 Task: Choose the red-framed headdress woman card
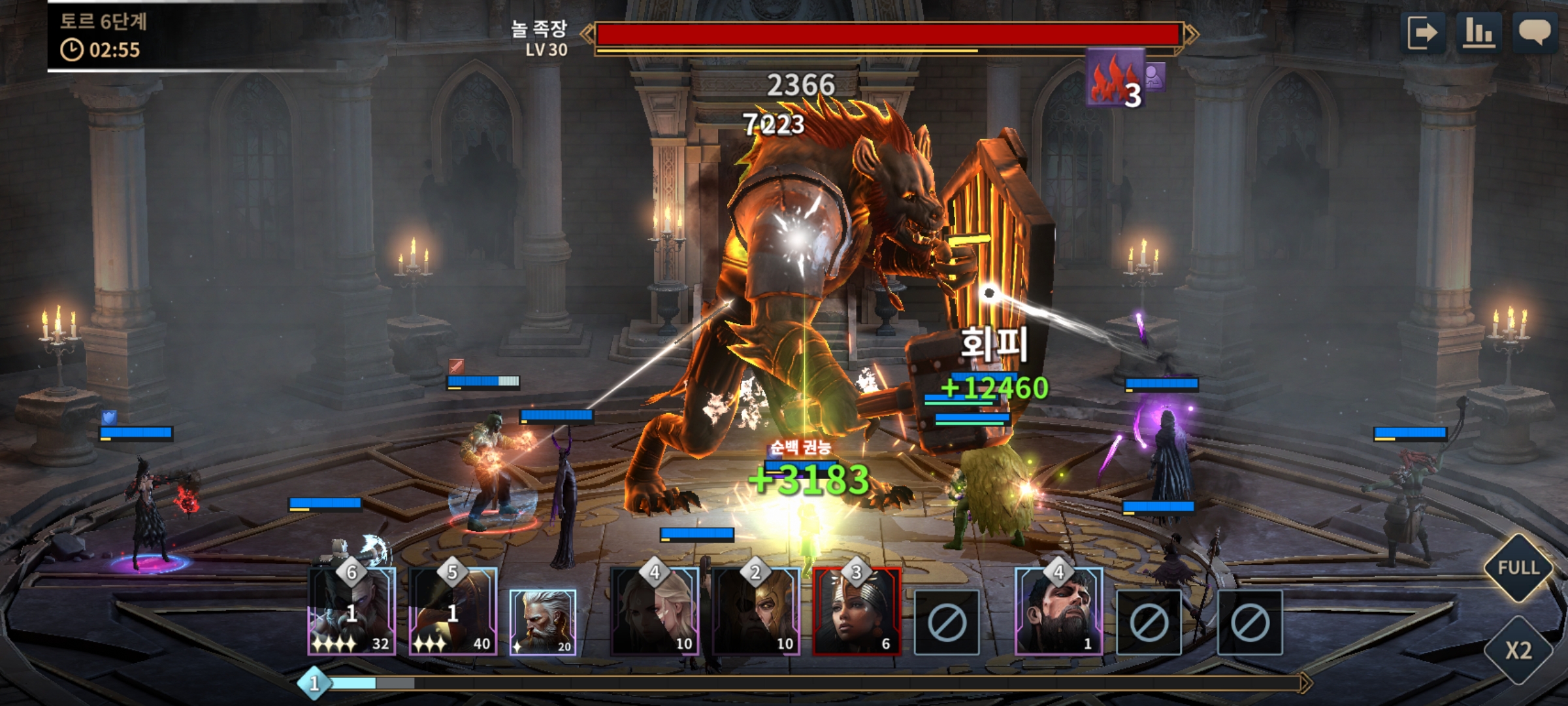tap(857, 612)
